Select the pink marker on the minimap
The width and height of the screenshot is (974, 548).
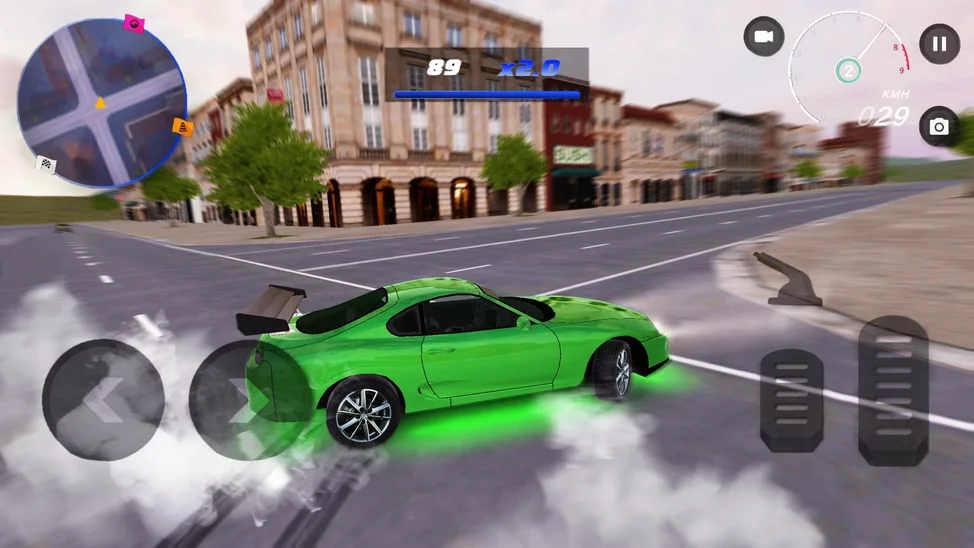[134, 23]
